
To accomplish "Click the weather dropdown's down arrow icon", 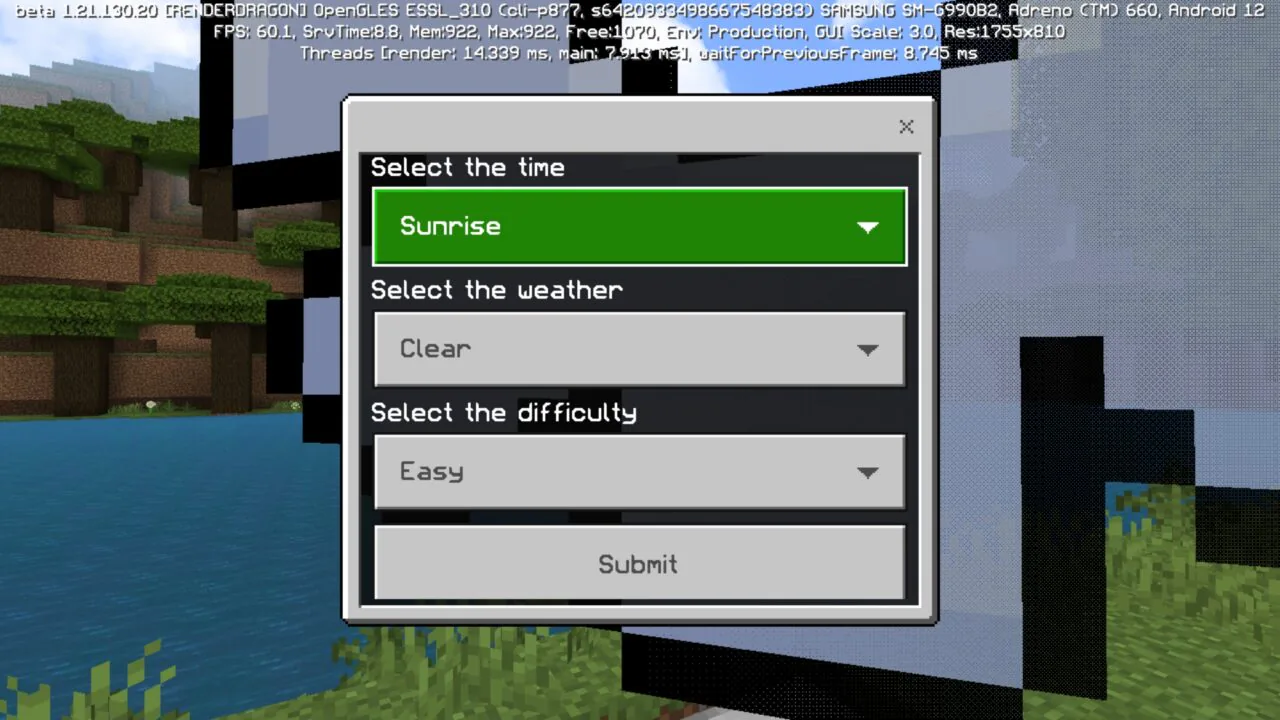I will coord(867,349).
